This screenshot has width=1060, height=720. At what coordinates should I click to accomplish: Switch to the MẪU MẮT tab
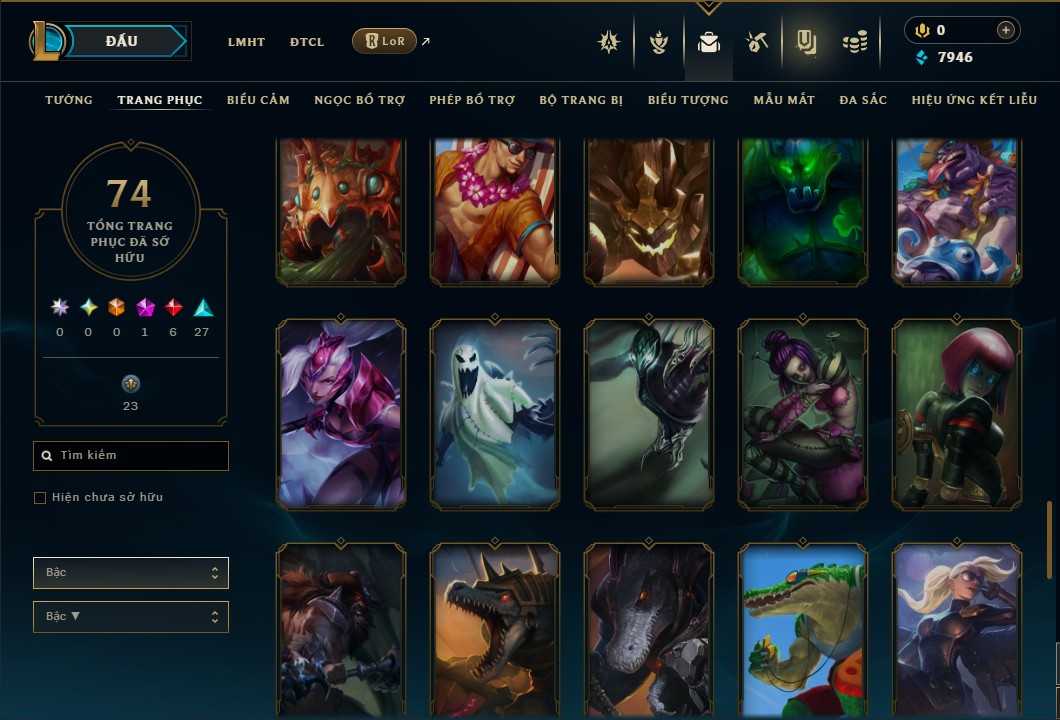[x=784, y=100]
